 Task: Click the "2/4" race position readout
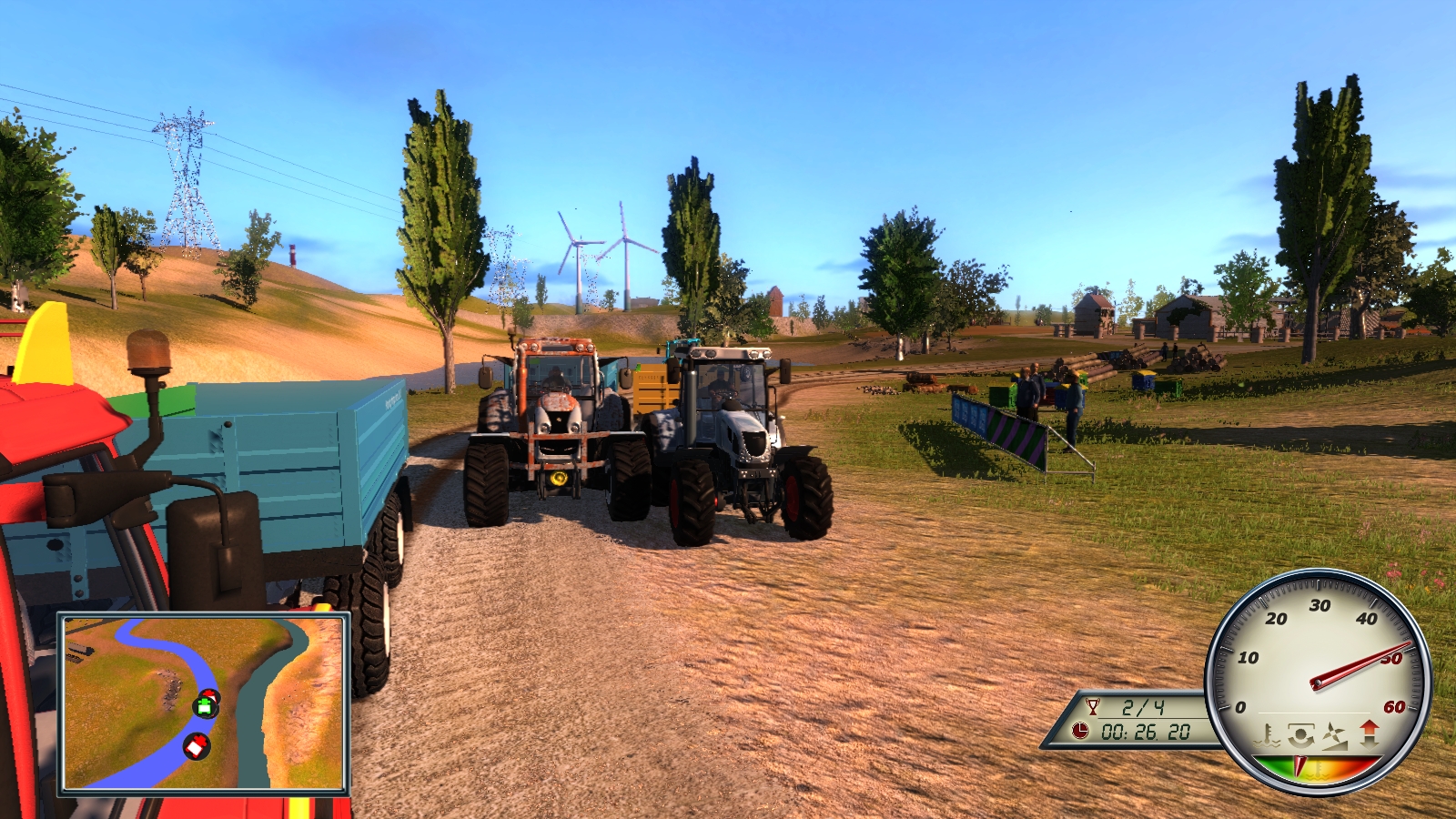tap(1142, 707)
